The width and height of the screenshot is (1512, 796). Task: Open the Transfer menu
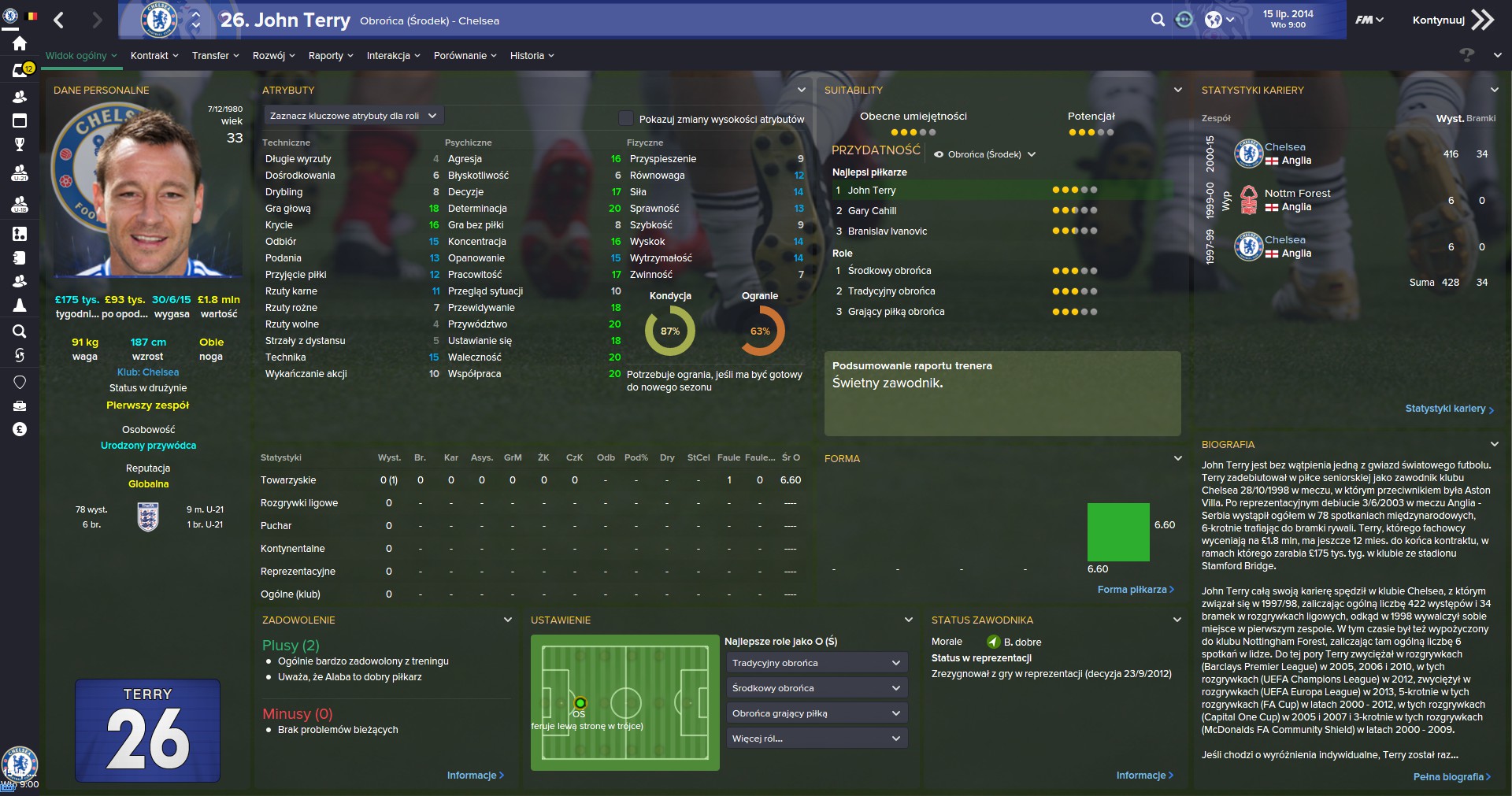(215, 56)
